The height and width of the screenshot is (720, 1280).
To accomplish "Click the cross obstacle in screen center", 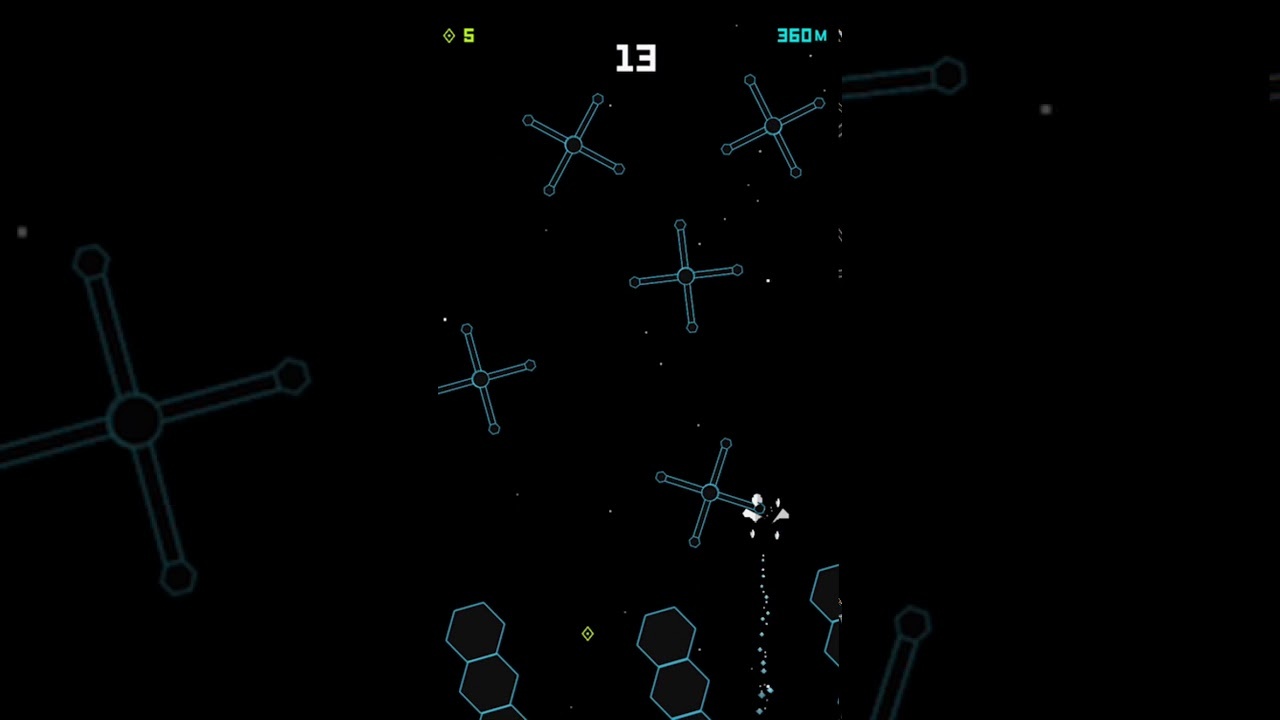I will coord(685,277).
